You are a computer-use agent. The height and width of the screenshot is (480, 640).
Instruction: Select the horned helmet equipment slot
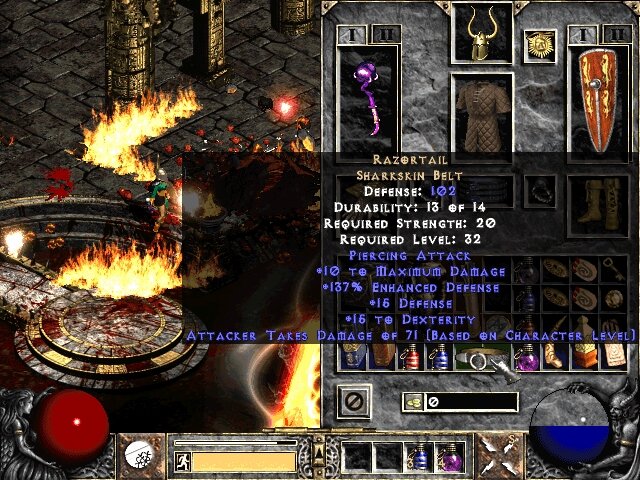point(482,33)
